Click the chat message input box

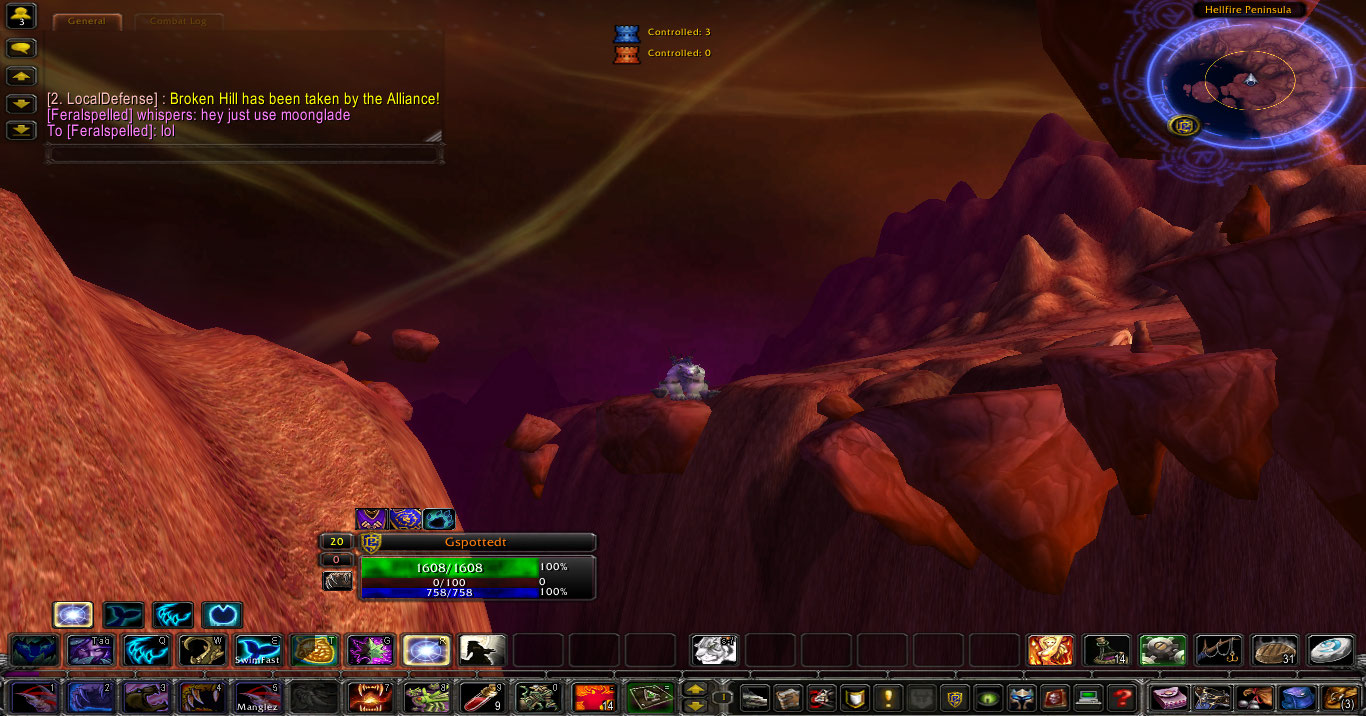[245, 154]
